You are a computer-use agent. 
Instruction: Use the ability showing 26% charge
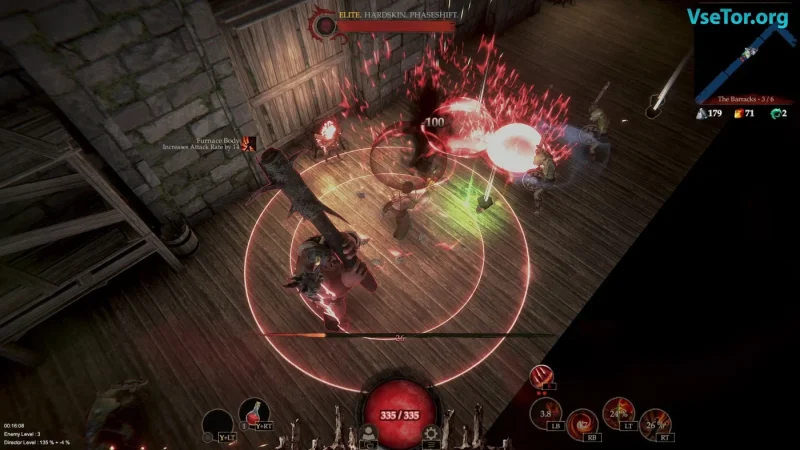click(x=655, y=425)
